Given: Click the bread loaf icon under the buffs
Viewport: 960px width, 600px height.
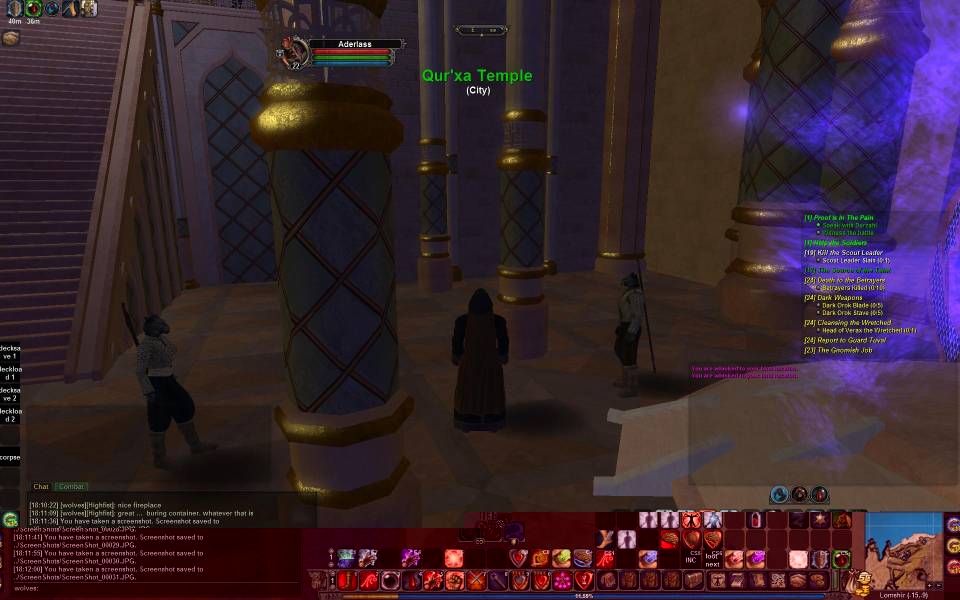Looking at the screenshot, I should coord(11,38).
